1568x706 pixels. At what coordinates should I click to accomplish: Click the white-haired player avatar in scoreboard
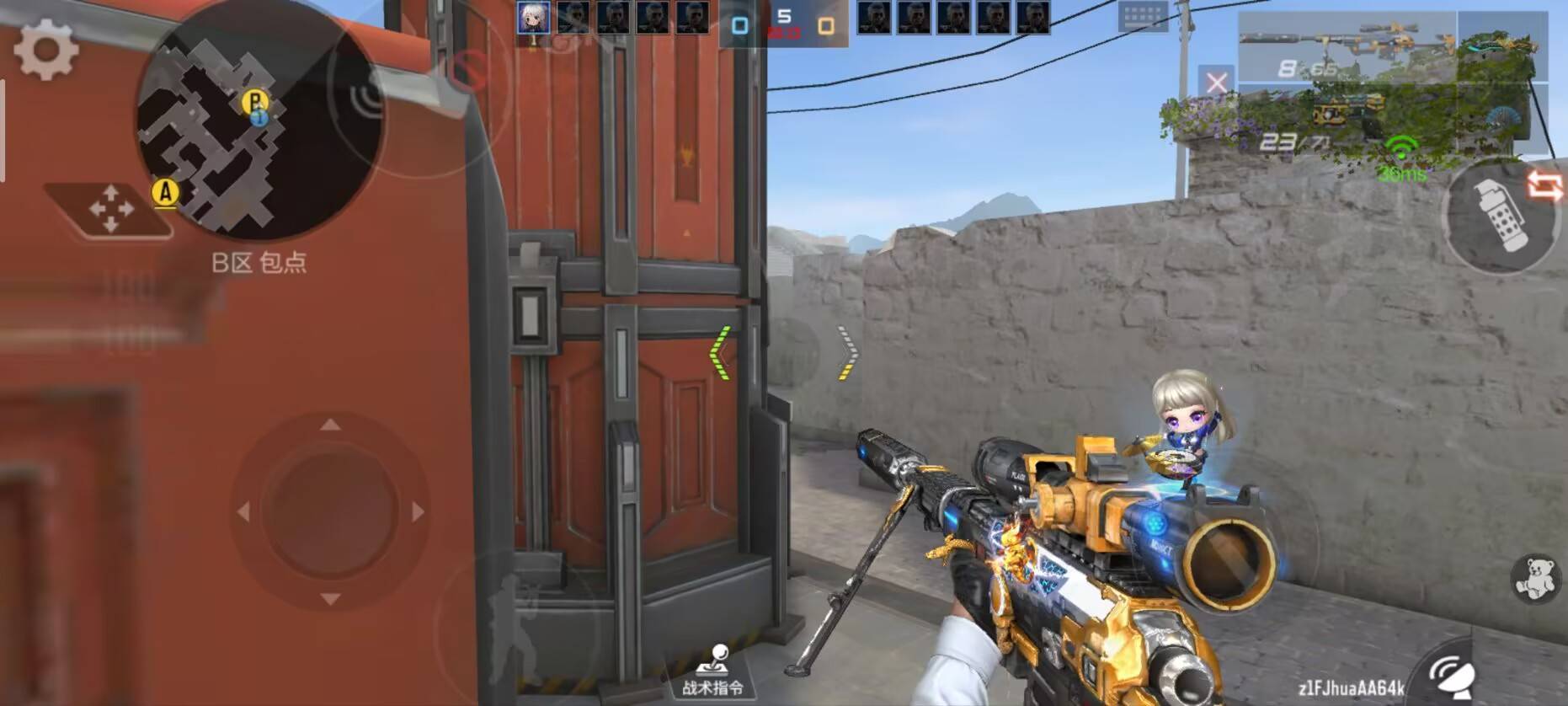533,18
